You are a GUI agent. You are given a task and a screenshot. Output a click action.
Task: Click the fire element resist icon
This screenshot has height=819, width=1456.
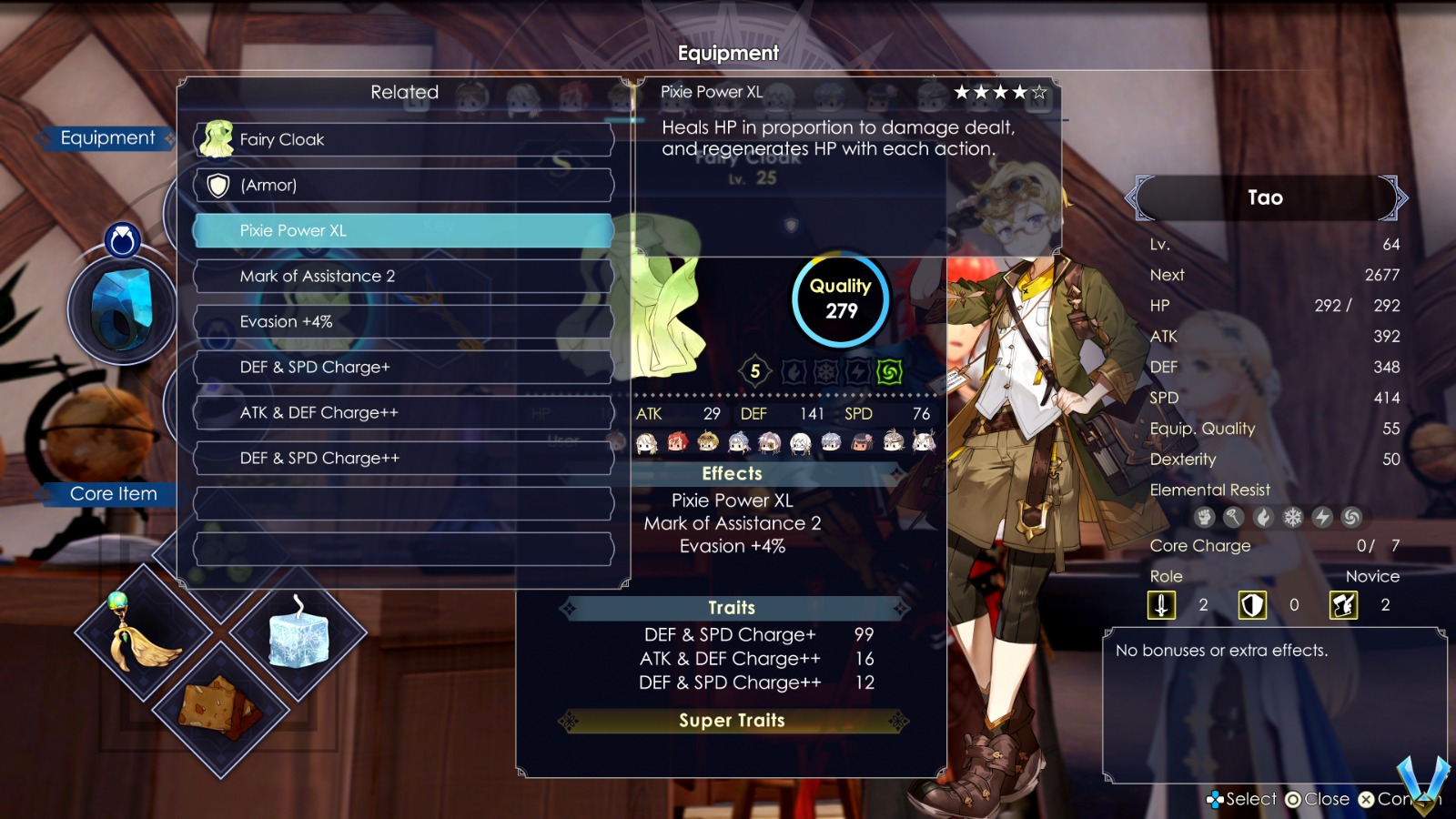(1262, 517)
